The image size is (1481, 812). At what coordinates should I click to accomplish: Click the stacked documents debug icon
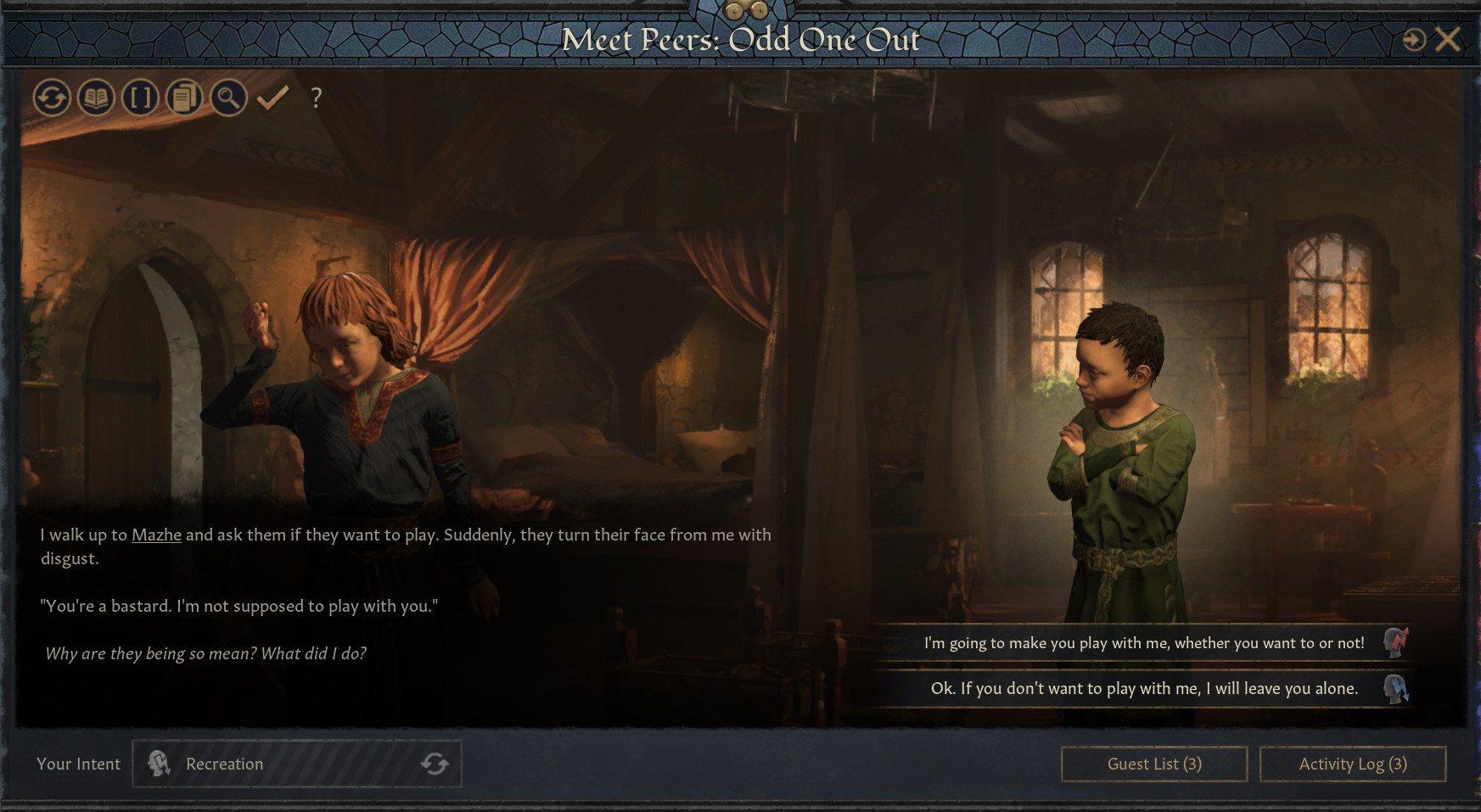(x=184, y=98)
